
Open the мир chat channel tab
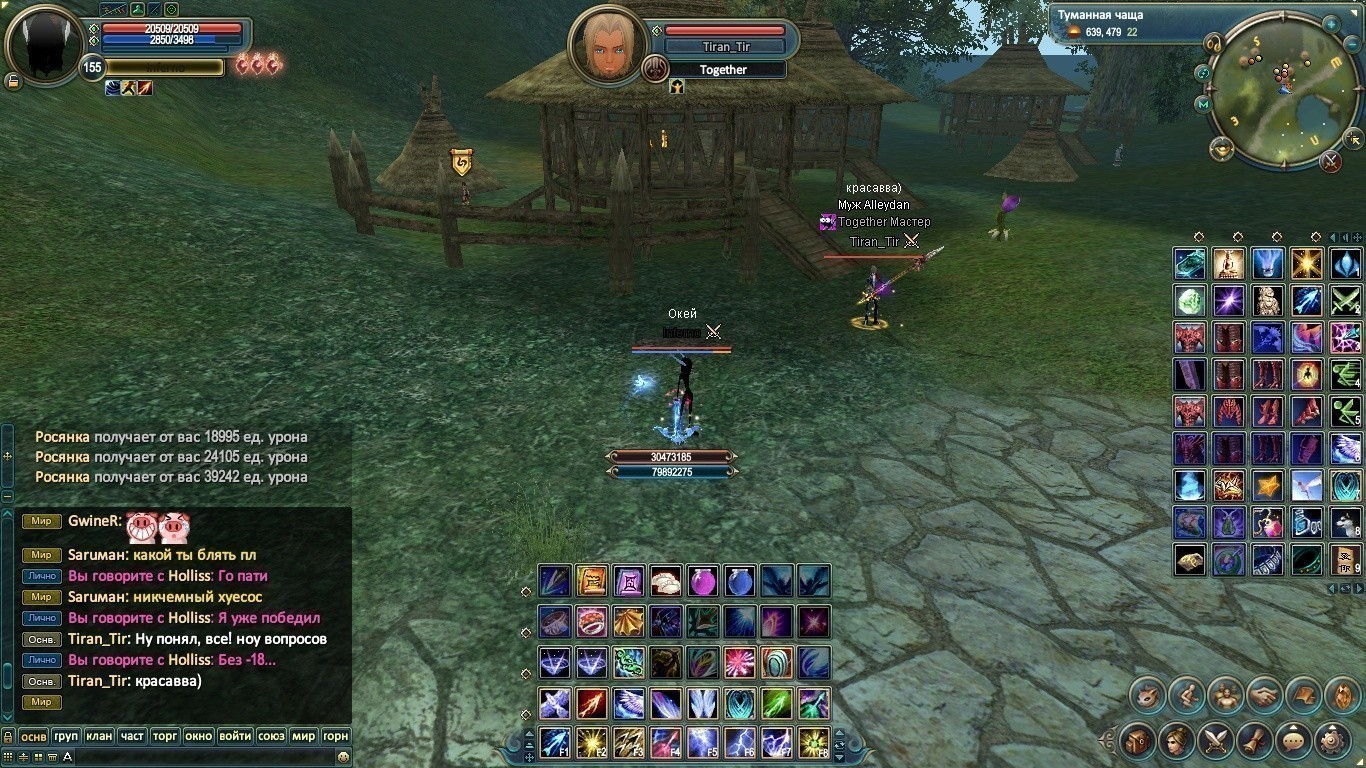tap(303, 736)
